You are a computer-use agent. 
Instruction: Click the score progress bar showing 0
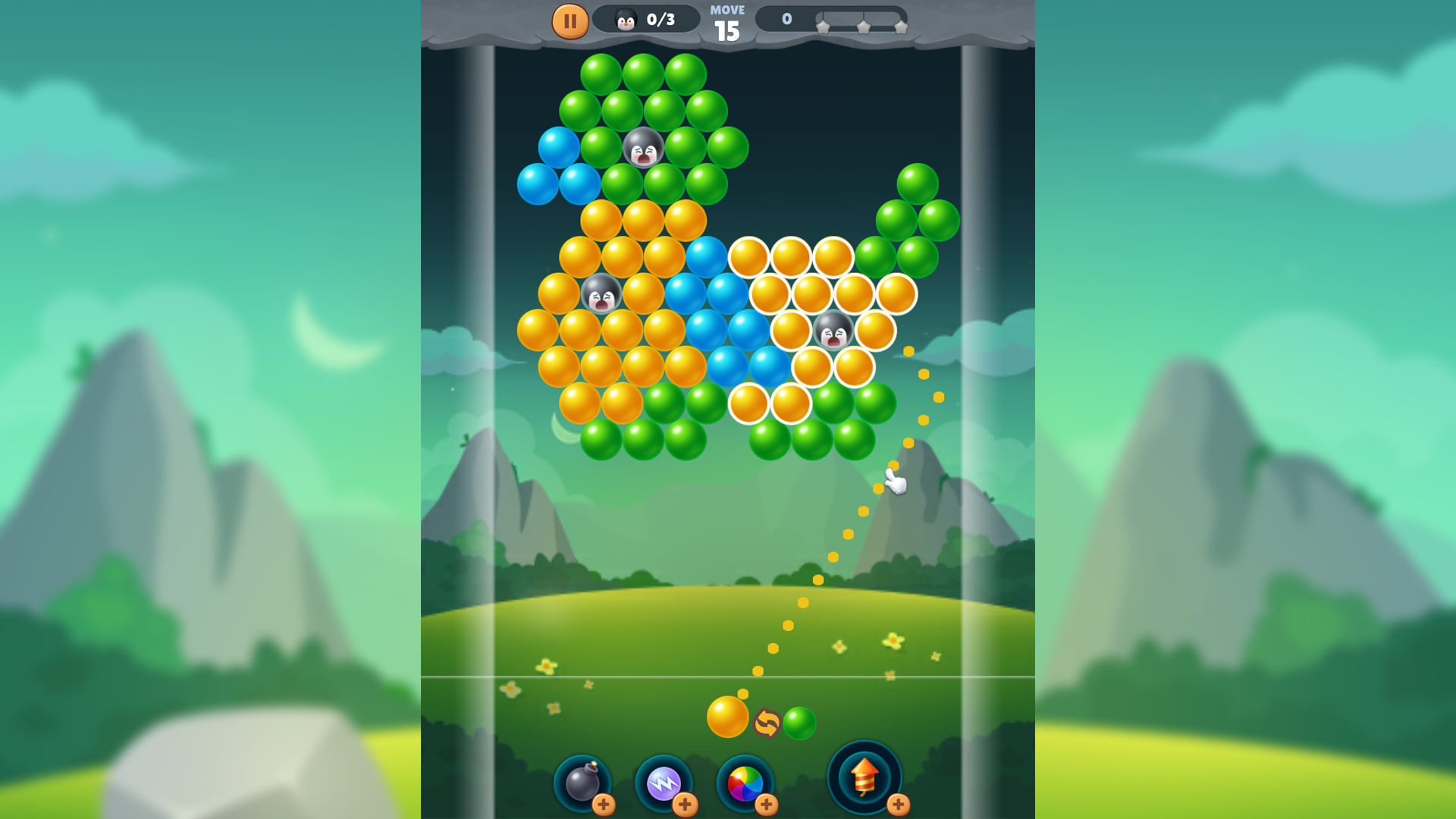(x=786, y=18)
